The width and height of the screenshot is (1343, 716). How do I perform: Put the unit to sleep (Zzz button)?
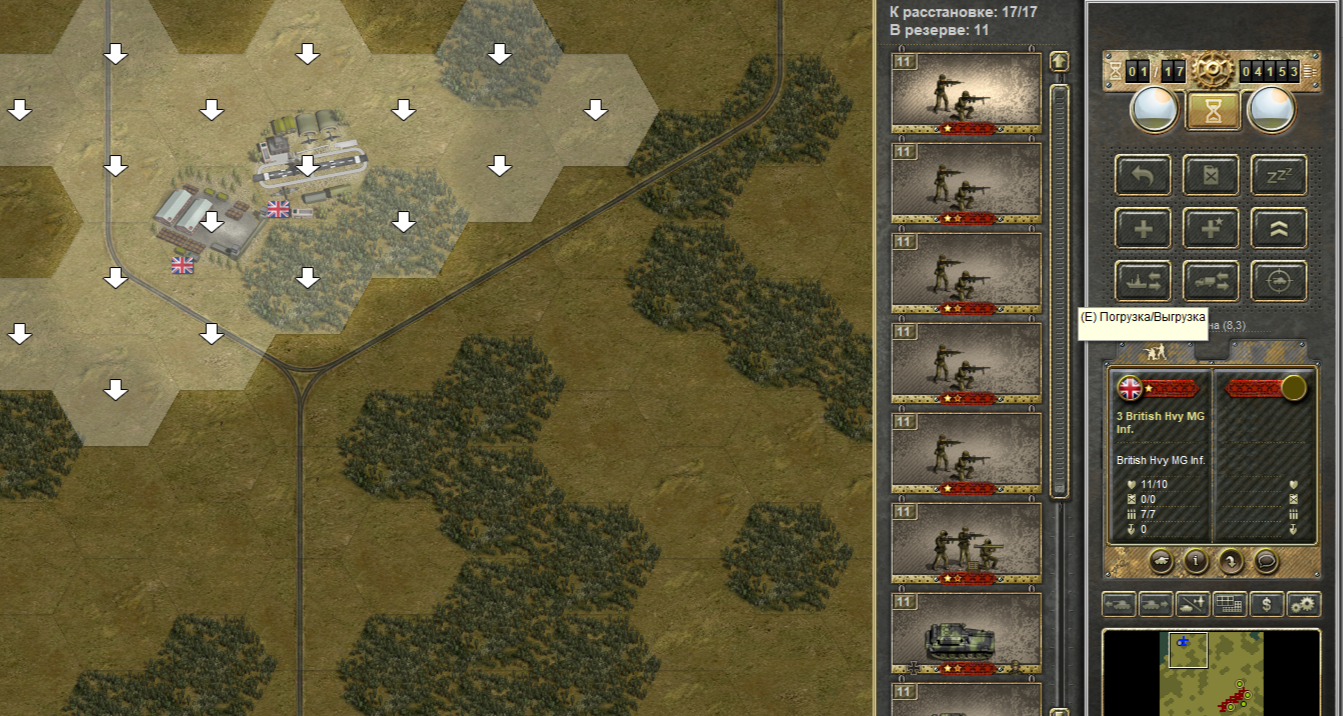[x=1279, y=175]
